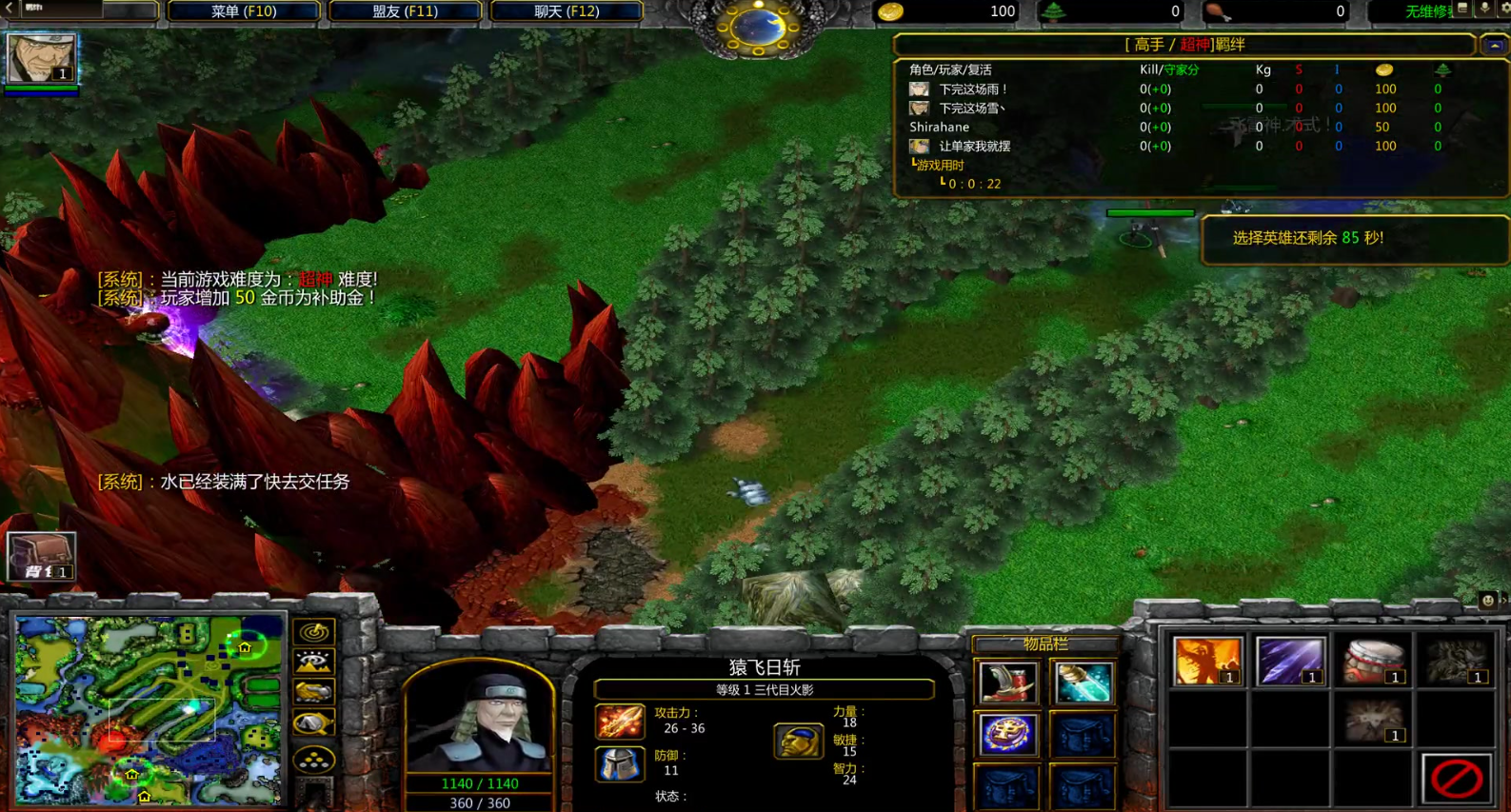Open the 聊天 (F12) chat log
The image size is (1511, 812).
coord(566,11)
